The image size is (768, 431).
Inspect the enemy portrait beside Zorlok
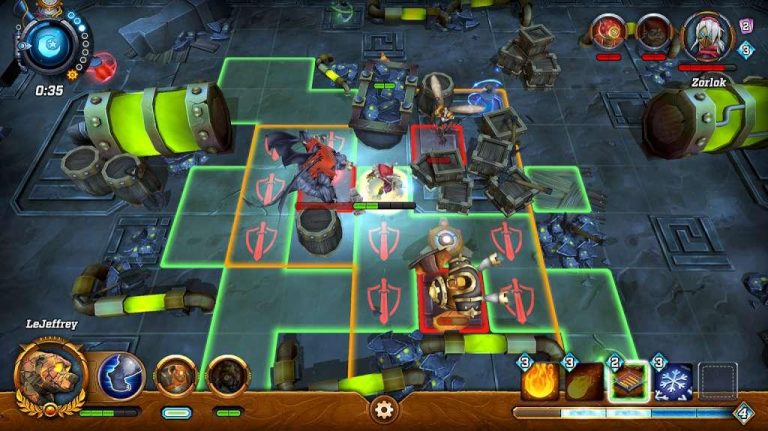pos(654,32)
